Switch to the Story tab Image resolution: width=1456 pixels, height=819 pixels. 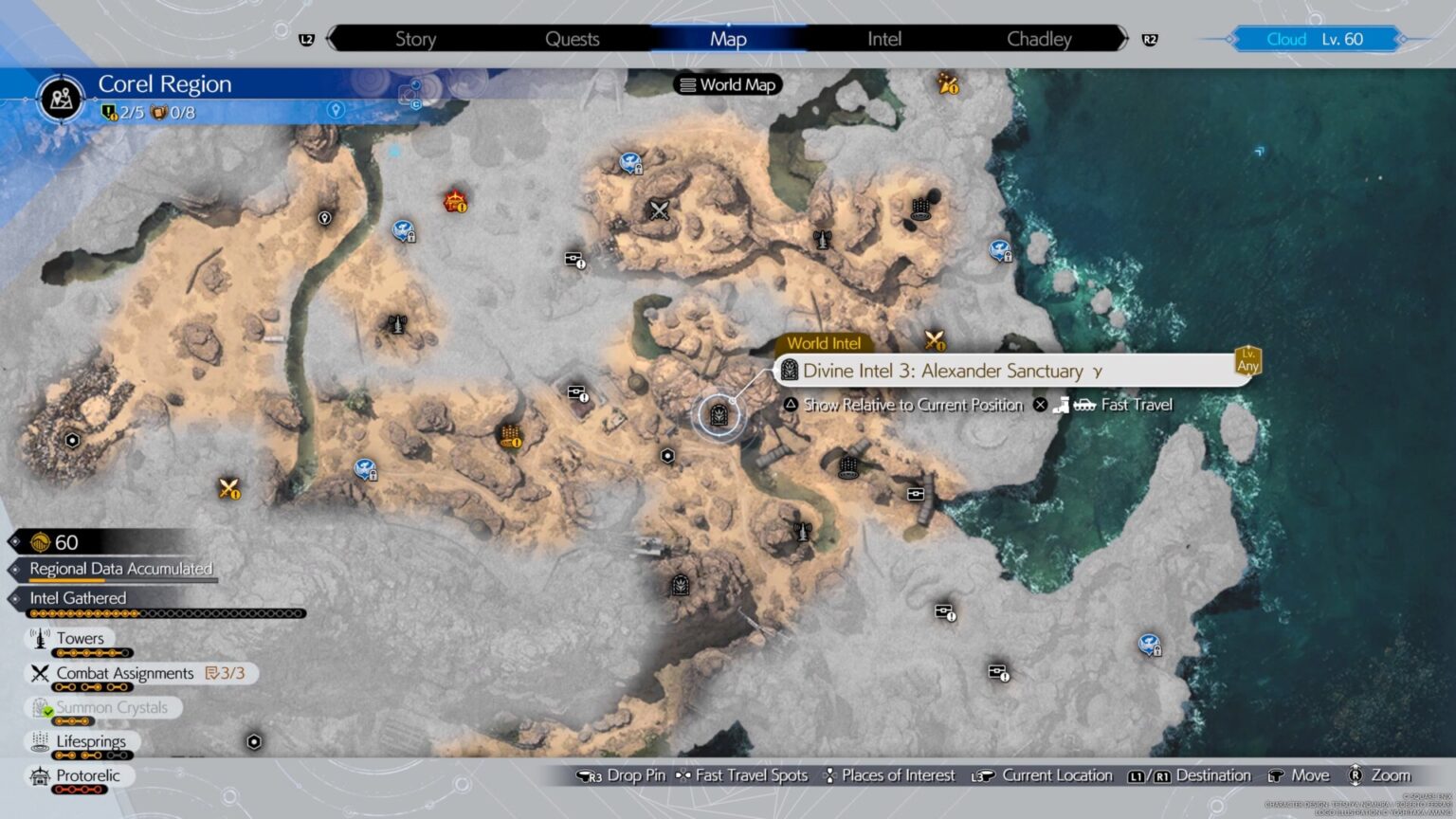click(x=415, y=39)
